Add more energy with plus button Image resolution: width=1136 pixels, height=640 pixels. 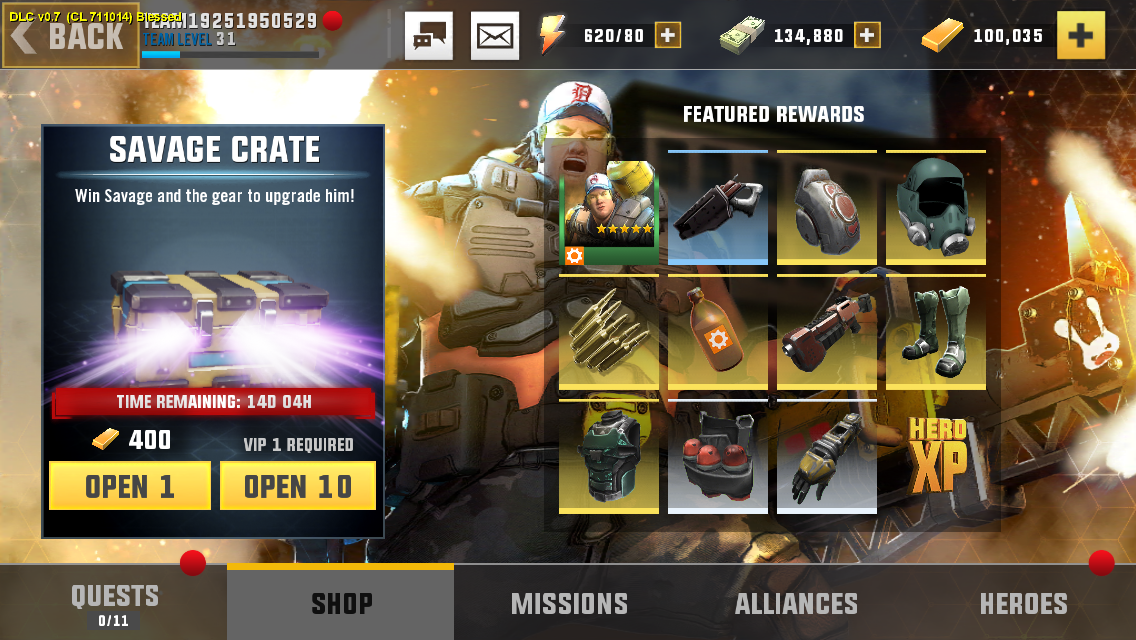668,36
